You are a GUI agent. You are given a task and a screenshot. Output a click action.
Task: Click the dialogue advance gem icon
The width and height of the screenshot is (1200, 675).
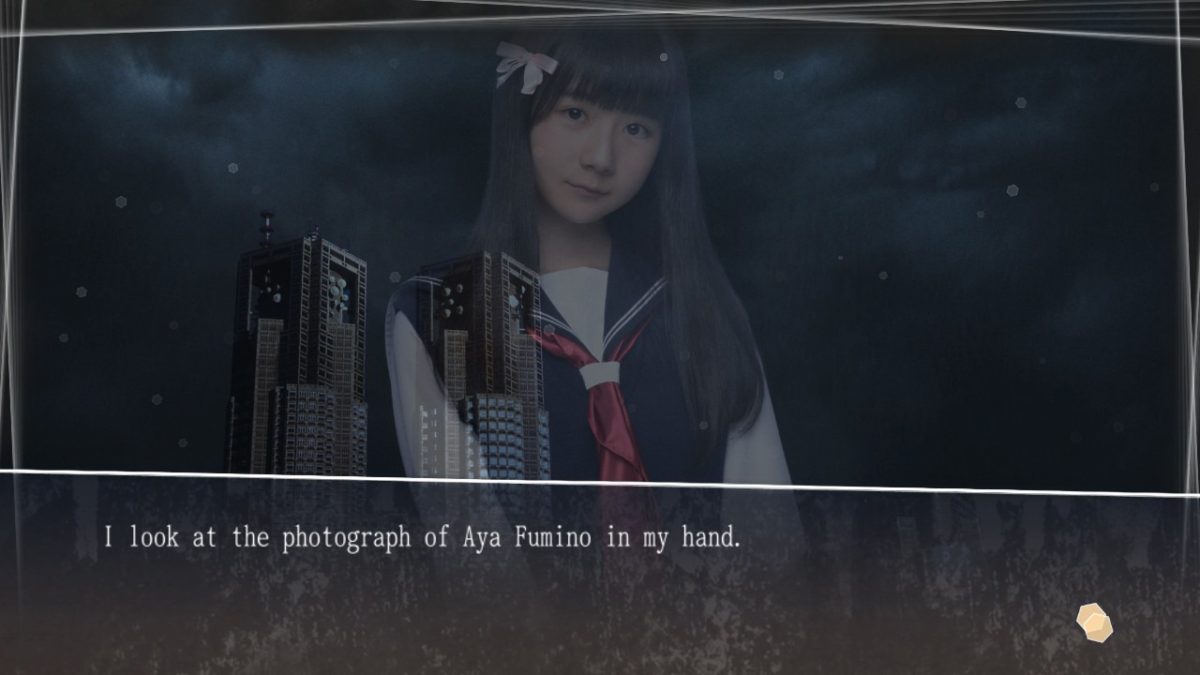click(1095, 621)
